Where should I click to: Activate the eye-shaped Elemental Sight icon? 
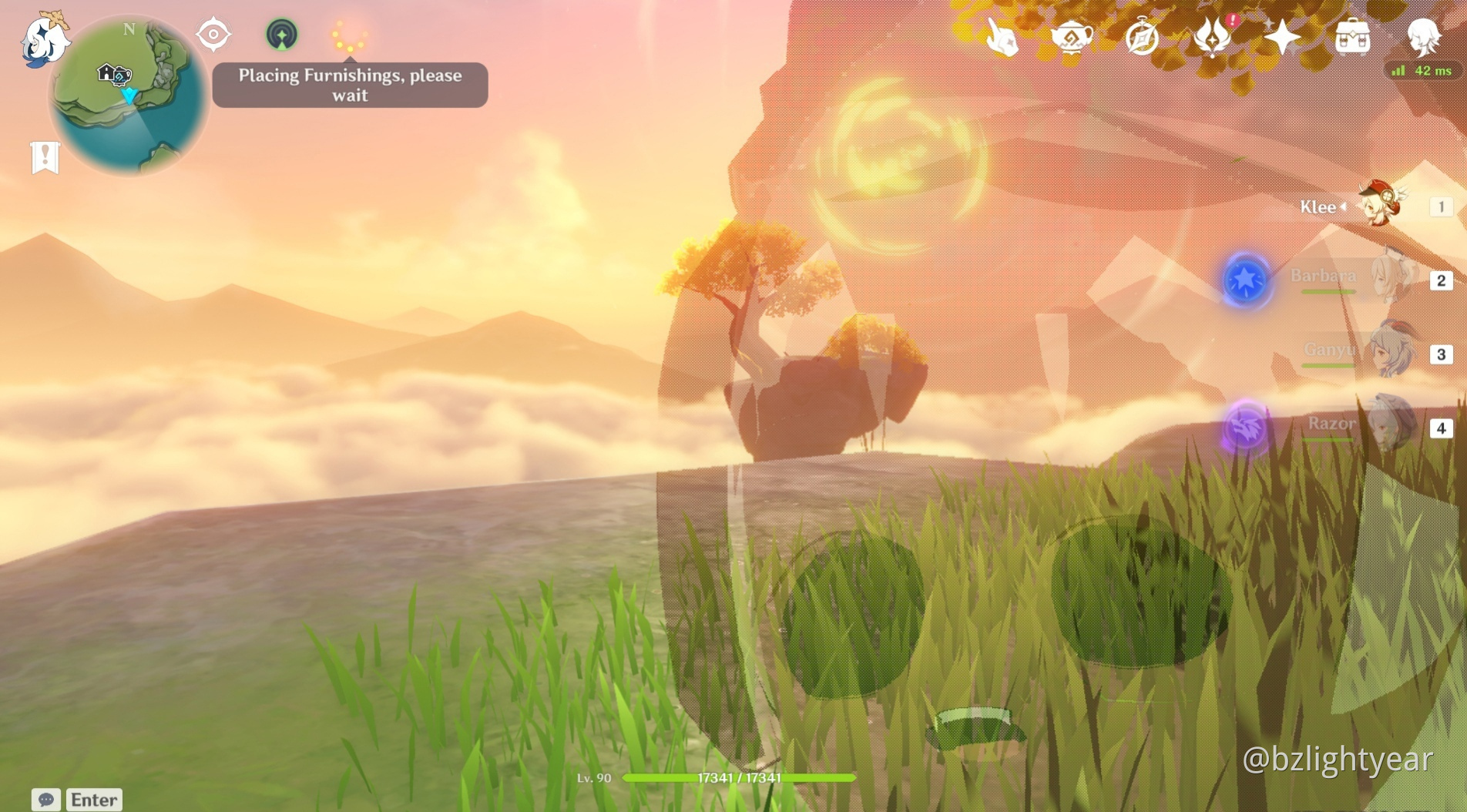point(213,35)
